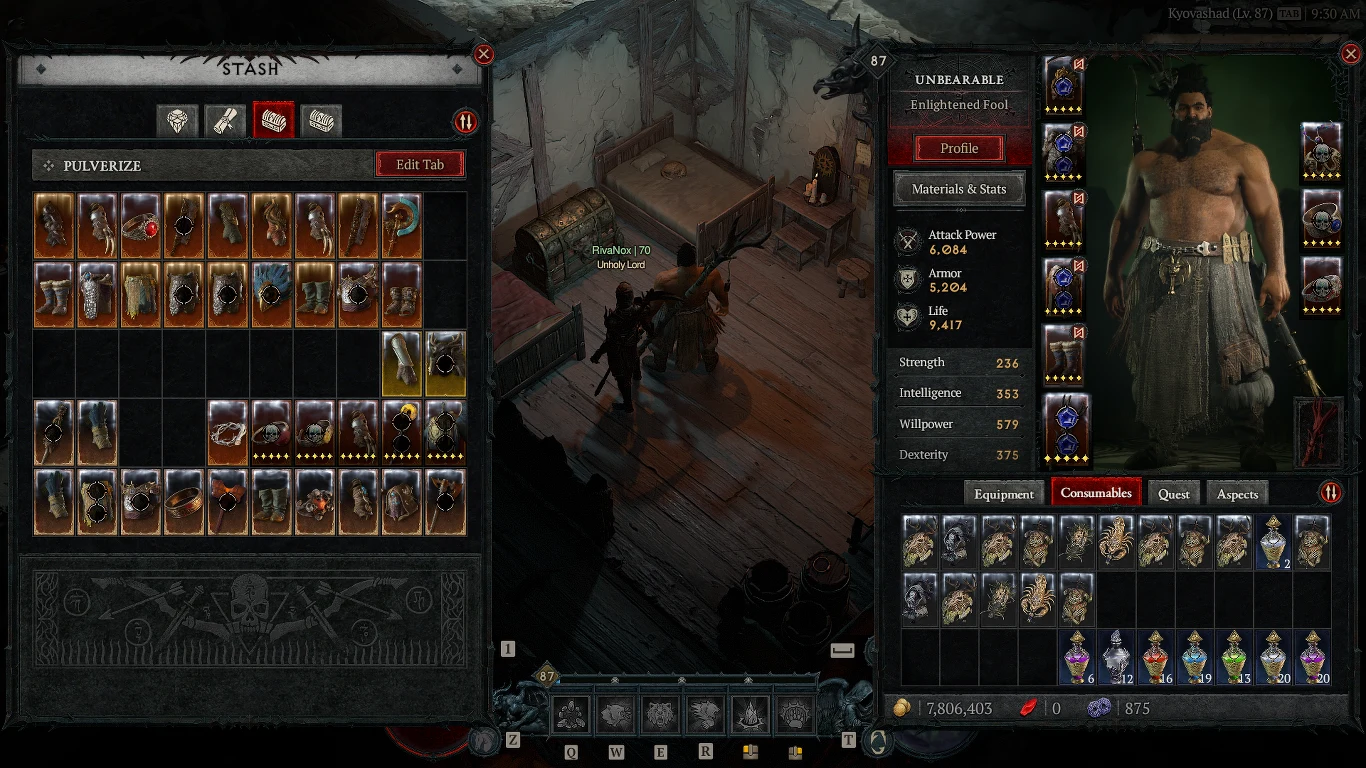Select the Pulverize skill on the Q slot
Screen dimensions: 1366x768
tap(569, 713)
